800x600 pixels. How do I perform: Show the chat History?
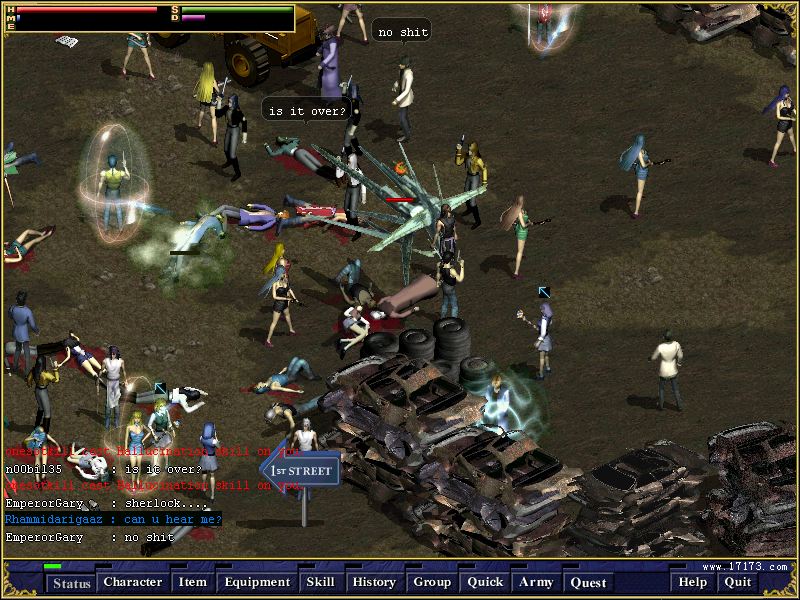click(374, 582)
